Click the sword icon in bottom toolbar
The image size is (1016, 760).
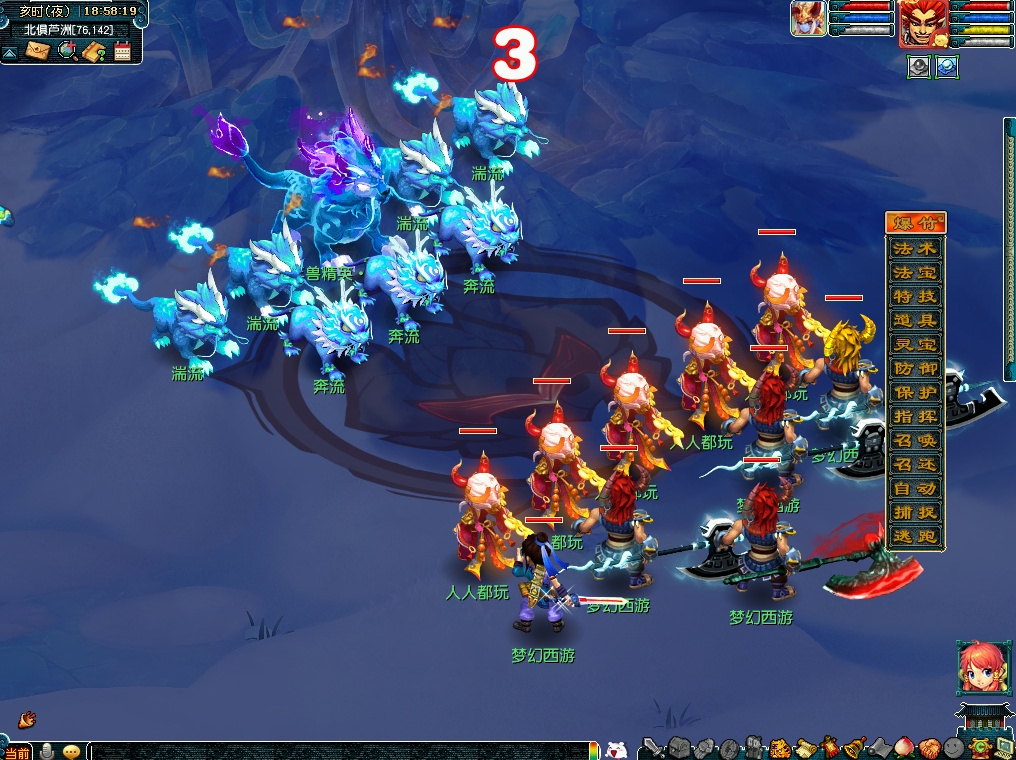(x=652, y=747)
